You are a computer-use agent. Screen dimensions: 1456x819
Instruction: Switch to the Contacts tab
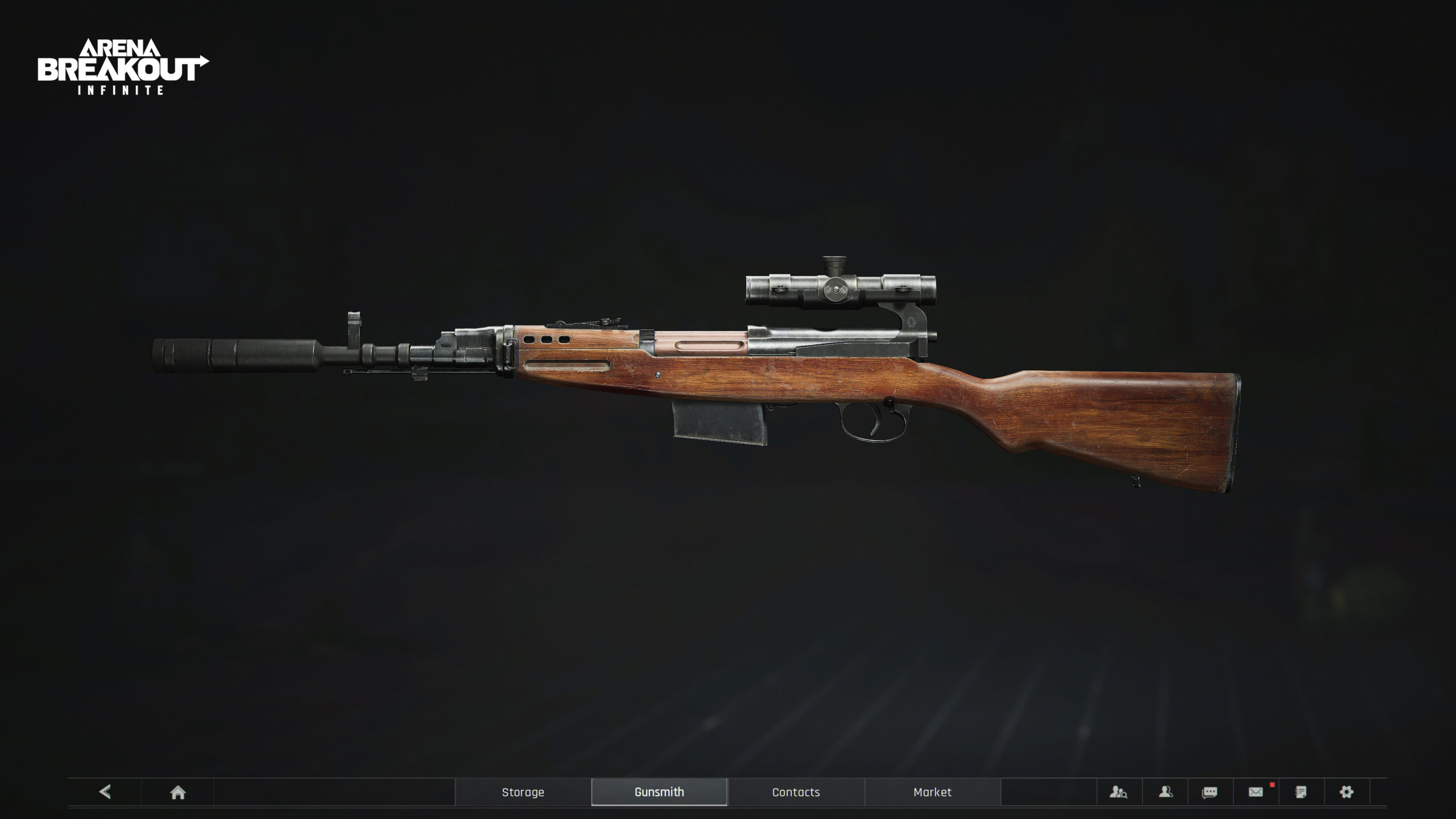796,792
